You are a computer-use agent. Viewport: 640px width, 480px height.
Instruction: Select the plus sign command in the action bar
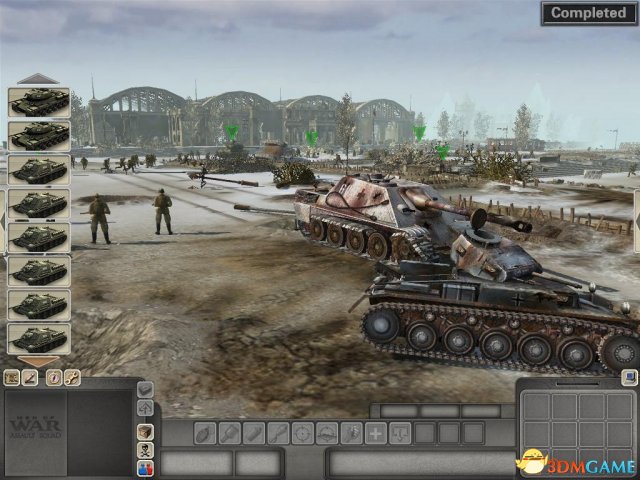tap(375, 433)
